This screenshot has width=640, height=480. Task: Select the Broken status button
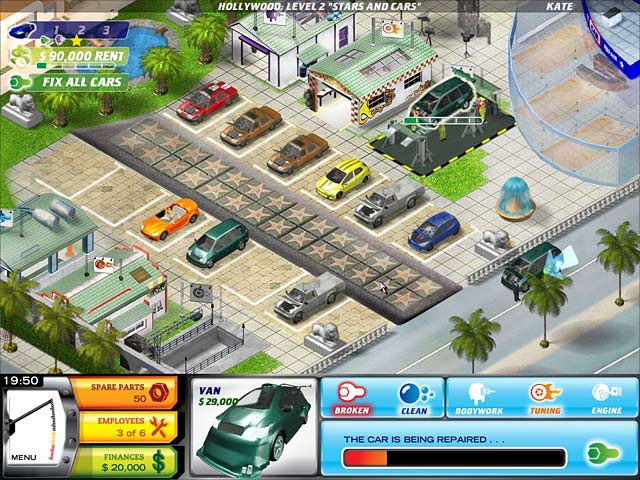point(352,397)
